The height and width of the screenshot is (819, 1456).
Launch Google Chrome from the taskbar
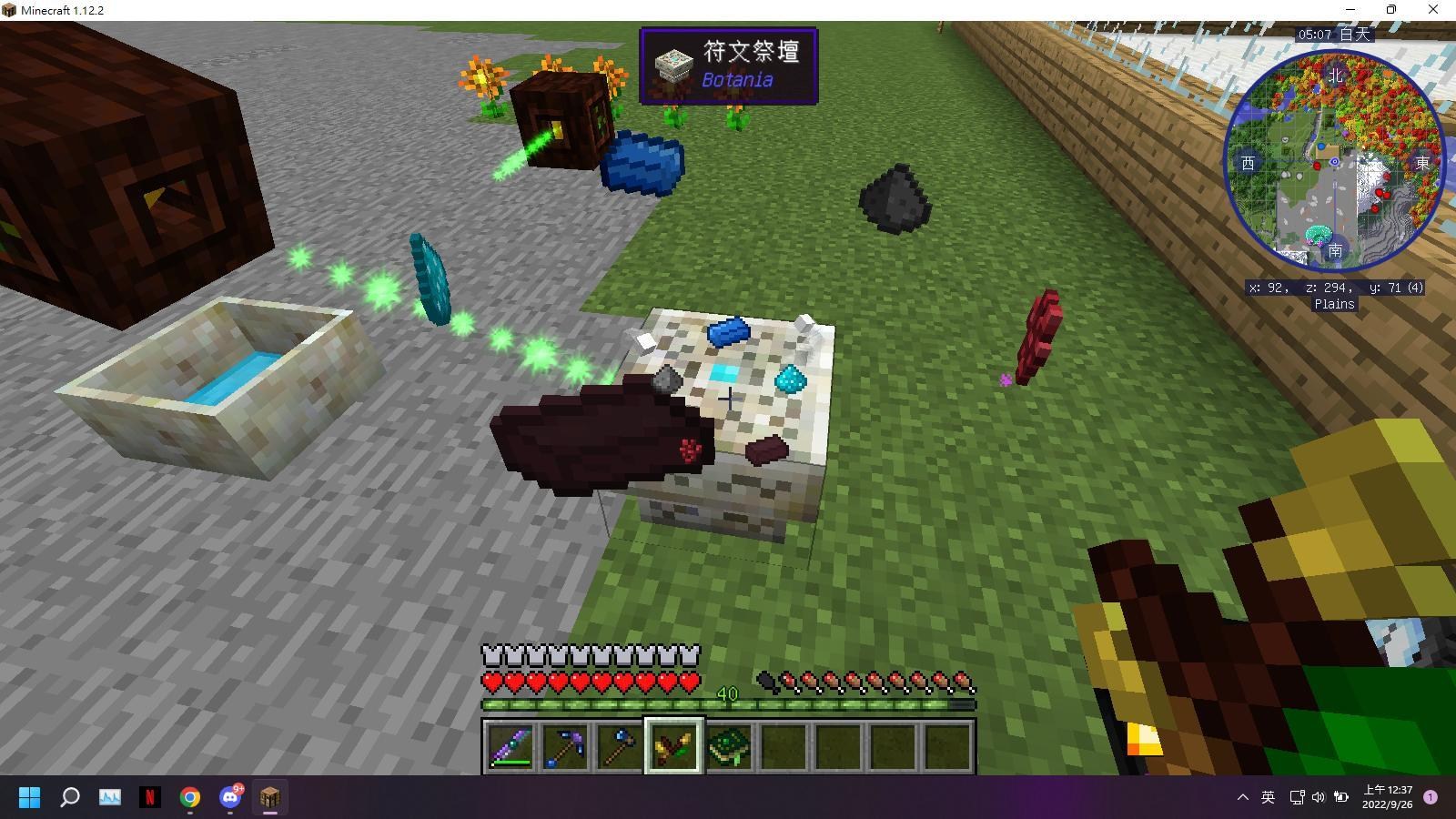188,797
